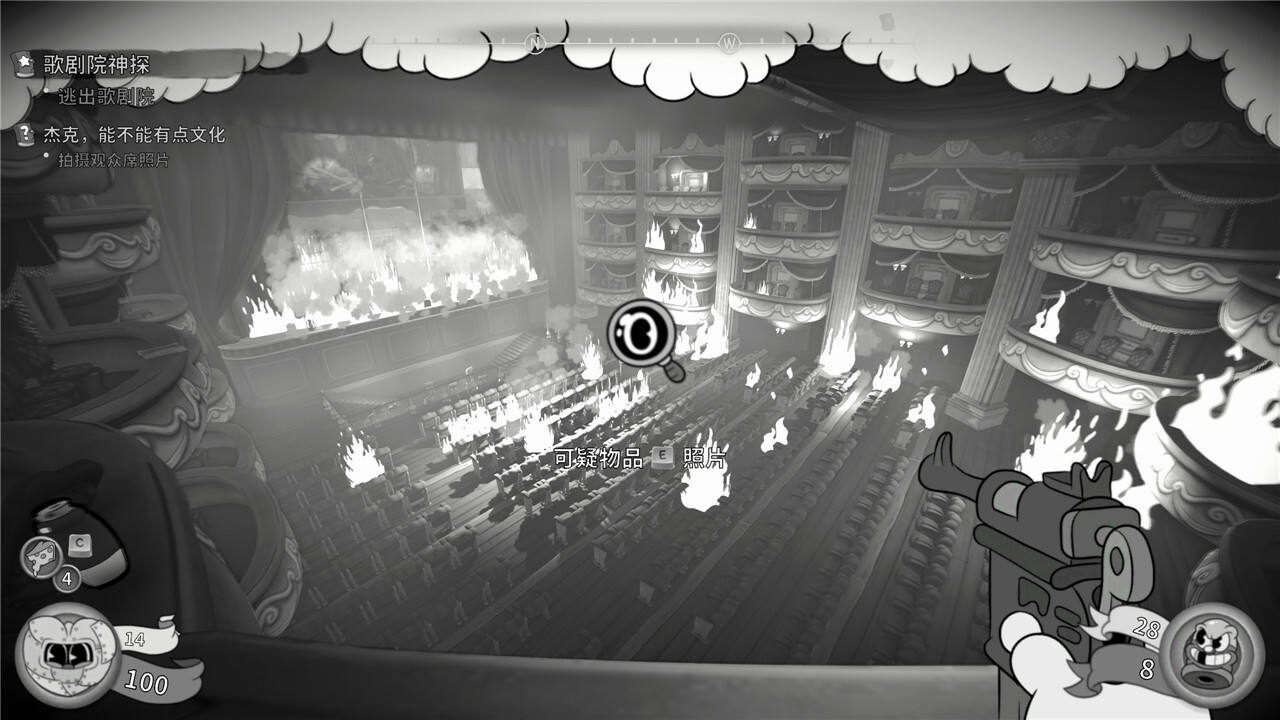Click the magnifying glass clue marker
Viewport: 1280px width, 720px height.
641,335
